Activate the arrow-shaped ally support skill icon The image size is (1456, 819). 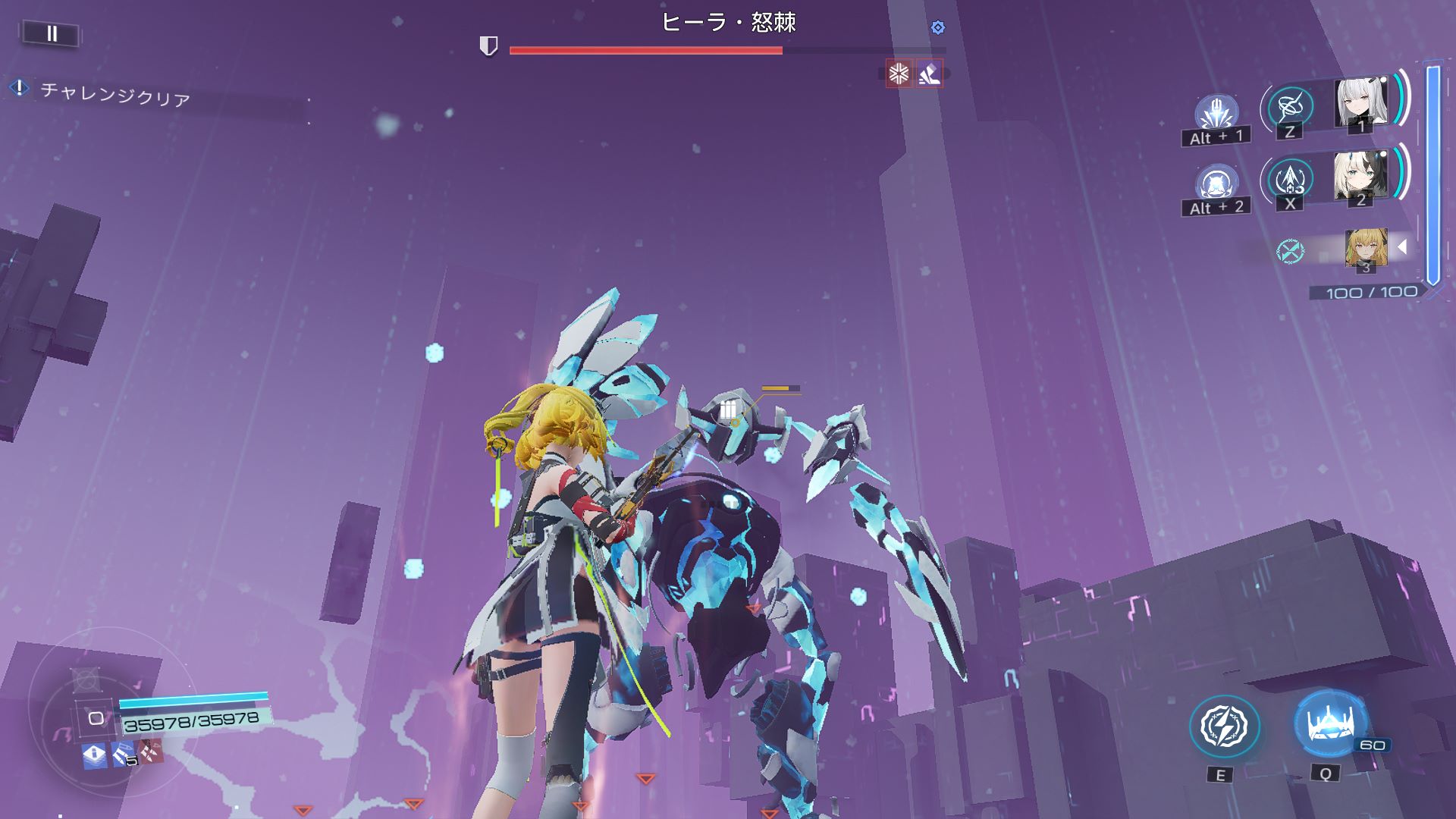point(1290,179)
